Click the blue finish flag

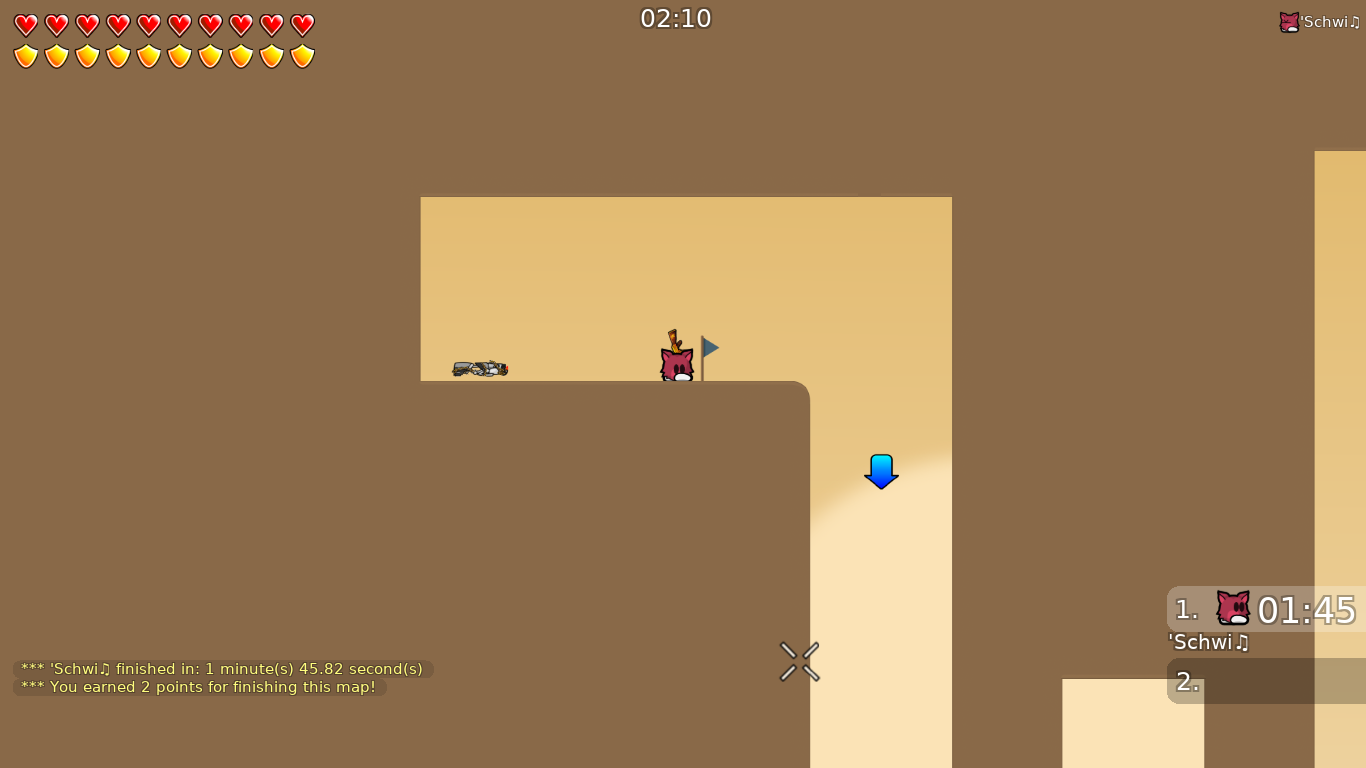(x=707, y=348)
